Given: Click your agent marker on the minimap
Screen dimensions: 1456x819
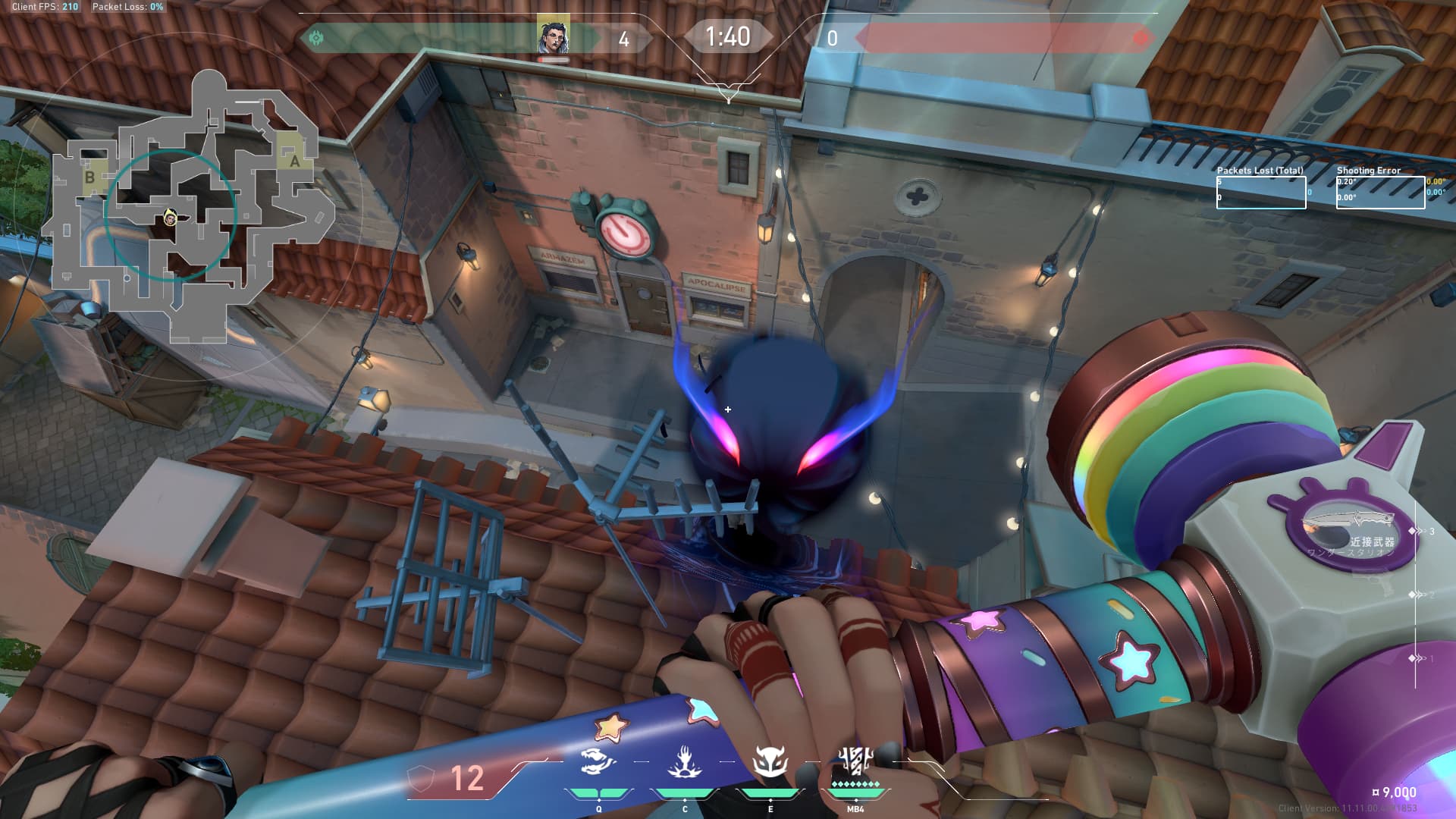Looking at the screenshot, I should coord(171,219).
